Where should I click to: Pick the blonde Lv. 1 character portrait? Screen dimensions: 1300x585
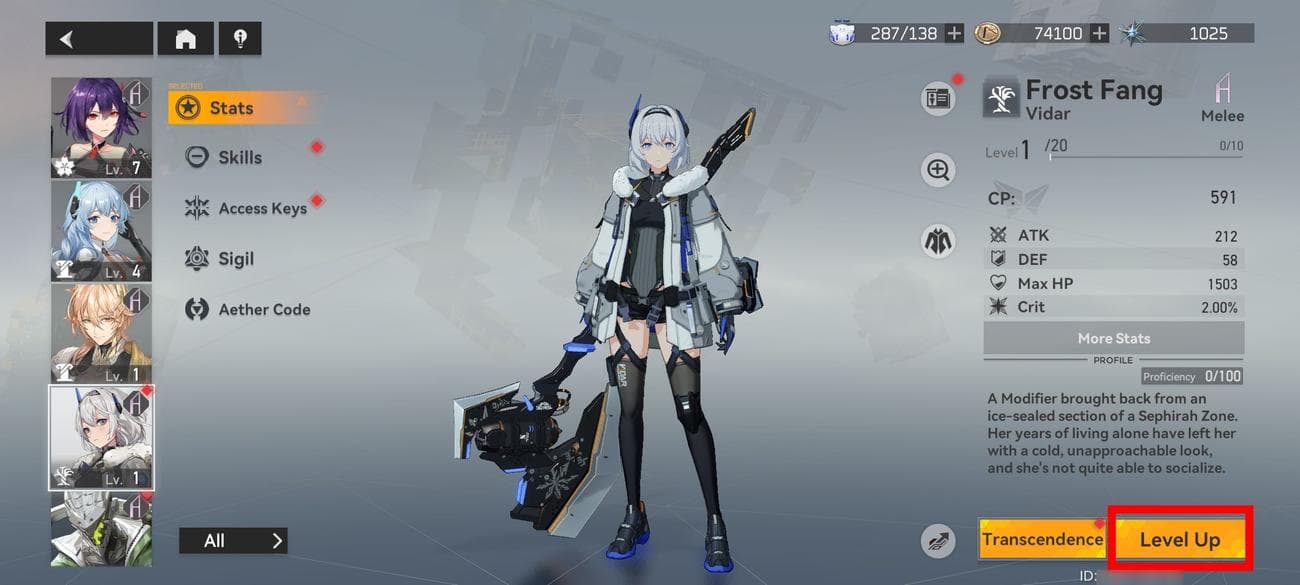tap(101, 333)
